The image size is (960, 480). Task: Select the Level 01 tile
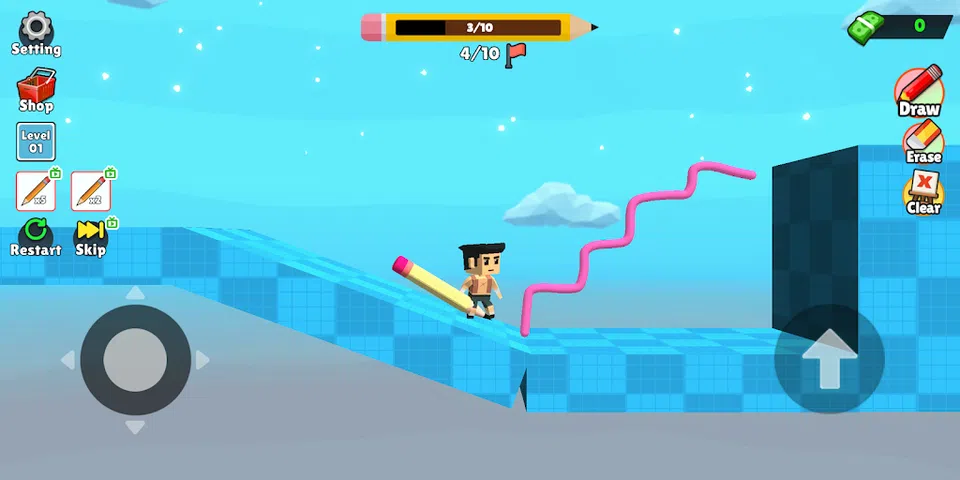pyautogui.click(x=36, y=141)
